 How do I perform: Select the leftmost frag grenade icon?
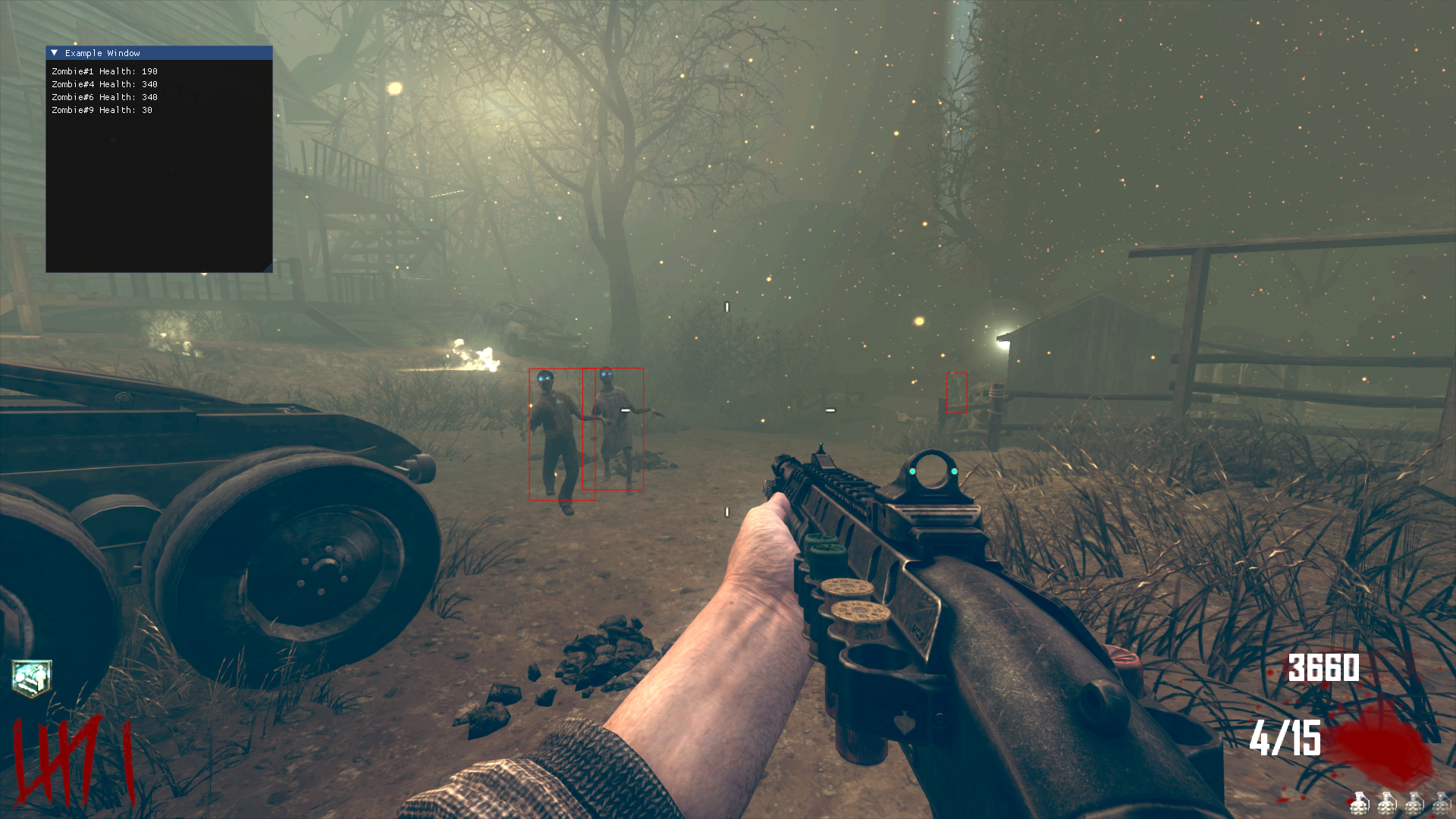point(1360,805)
